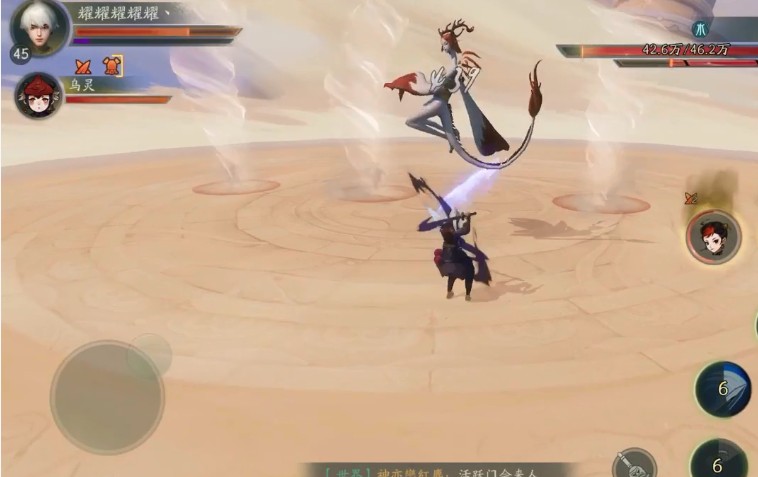The image size is (758, 477).
Task: Inspect the orange armor buff icon
Action: click(x=112, y=67)
